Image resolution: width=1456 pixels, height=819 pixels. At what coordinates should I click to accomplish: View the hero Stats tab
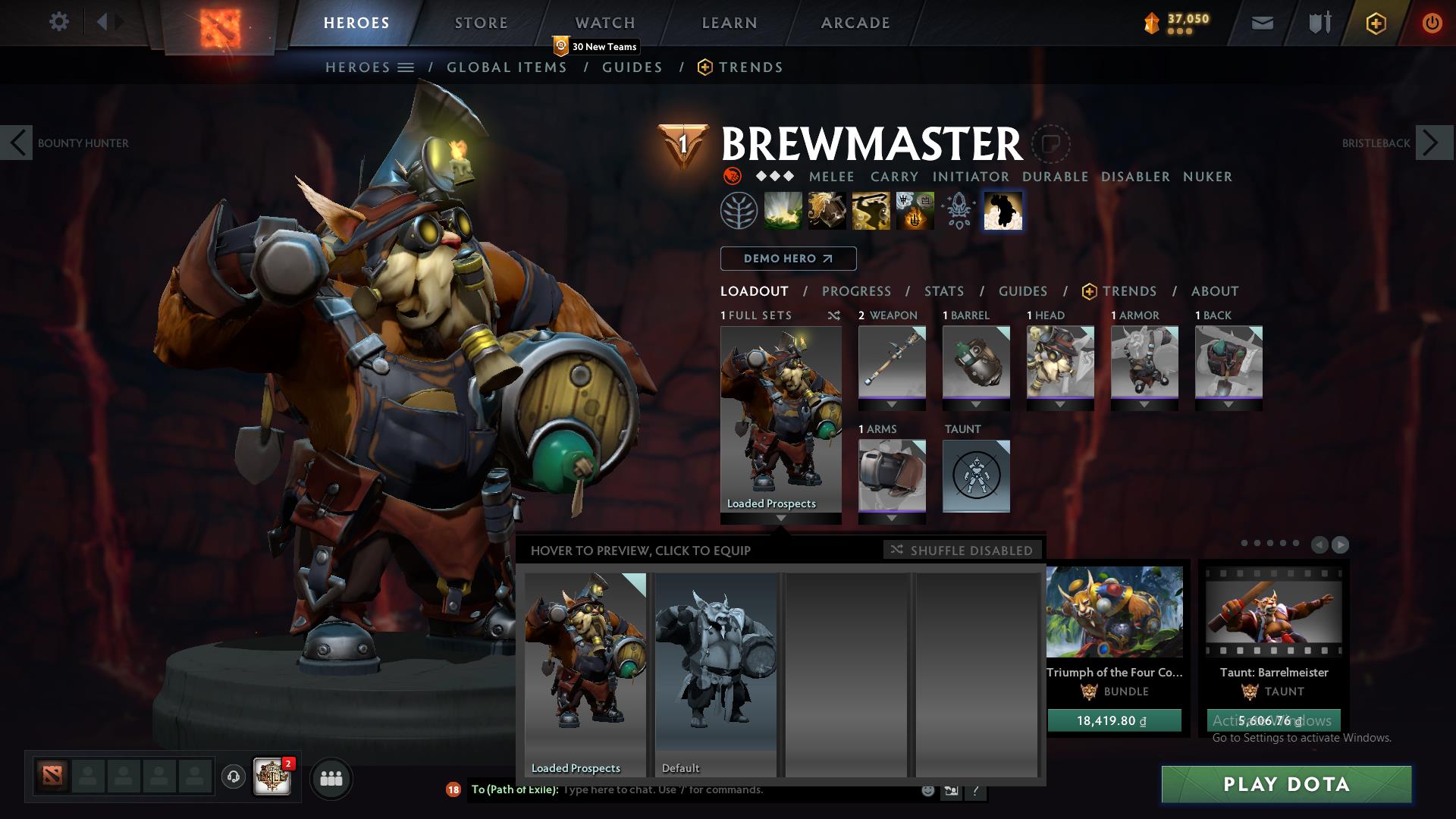point(943,291)
